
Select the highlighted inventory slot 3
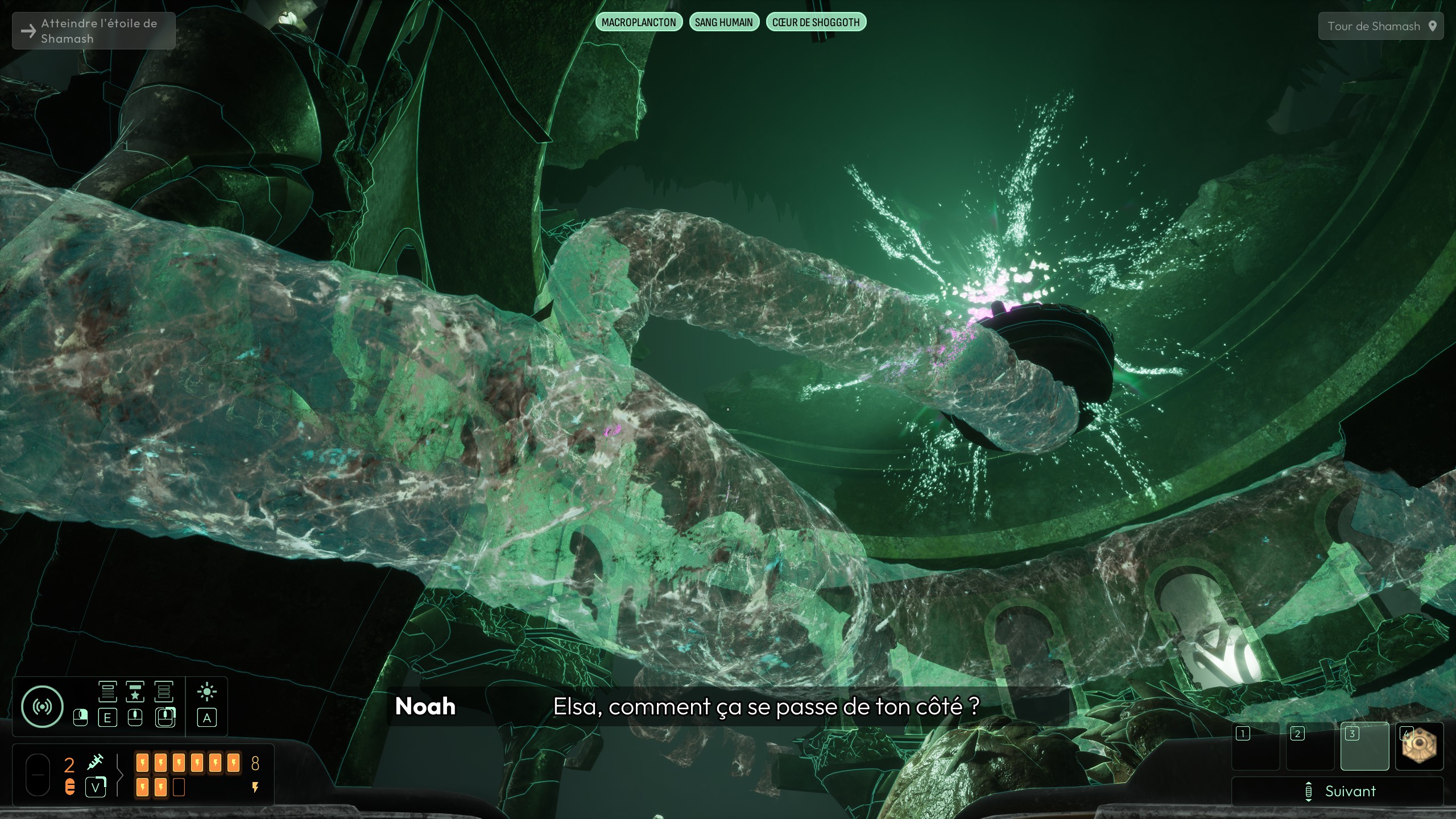pyautogui.click(x=1364, y=746)
